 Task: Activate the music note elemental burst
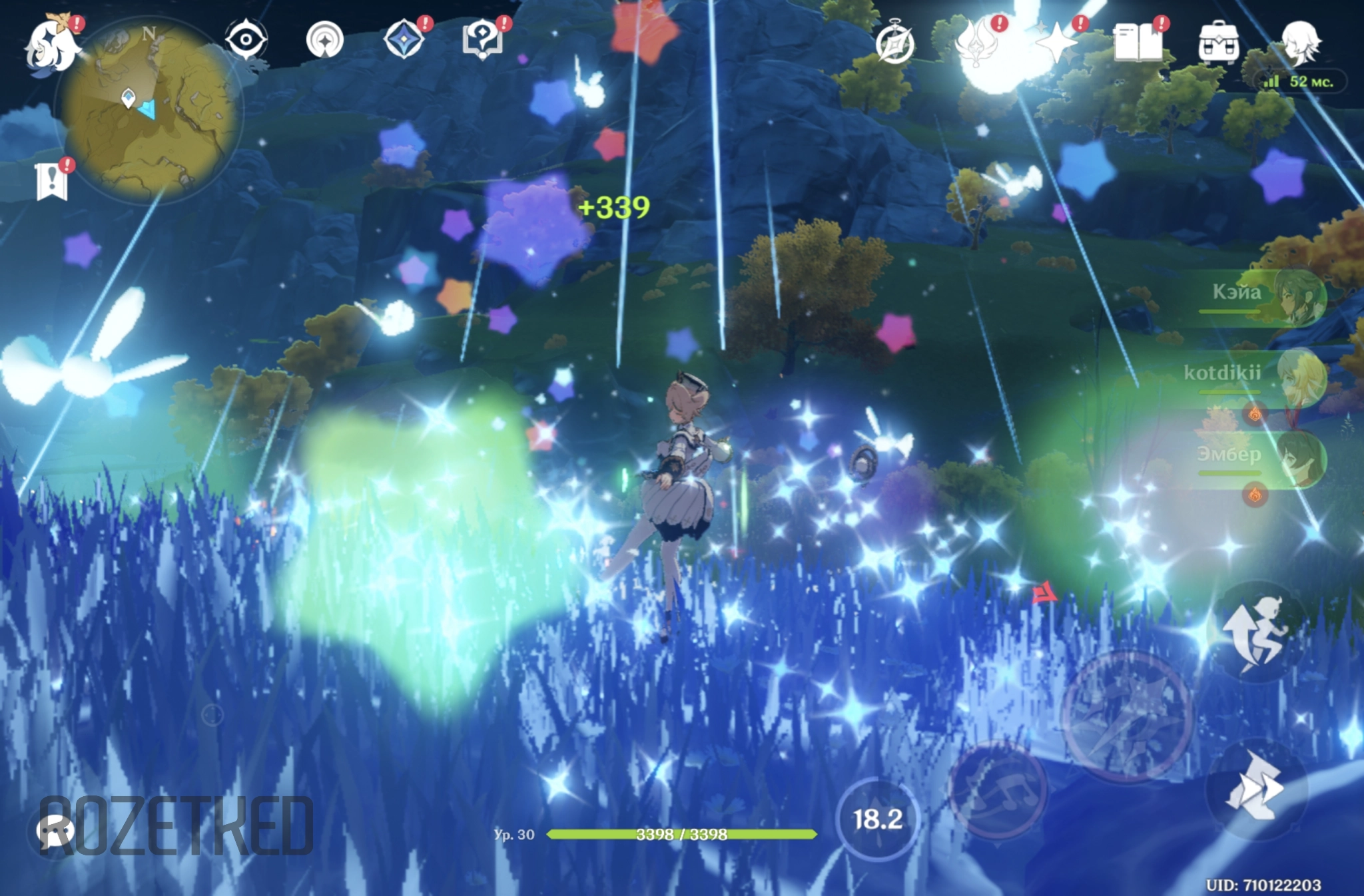(998, 789)
